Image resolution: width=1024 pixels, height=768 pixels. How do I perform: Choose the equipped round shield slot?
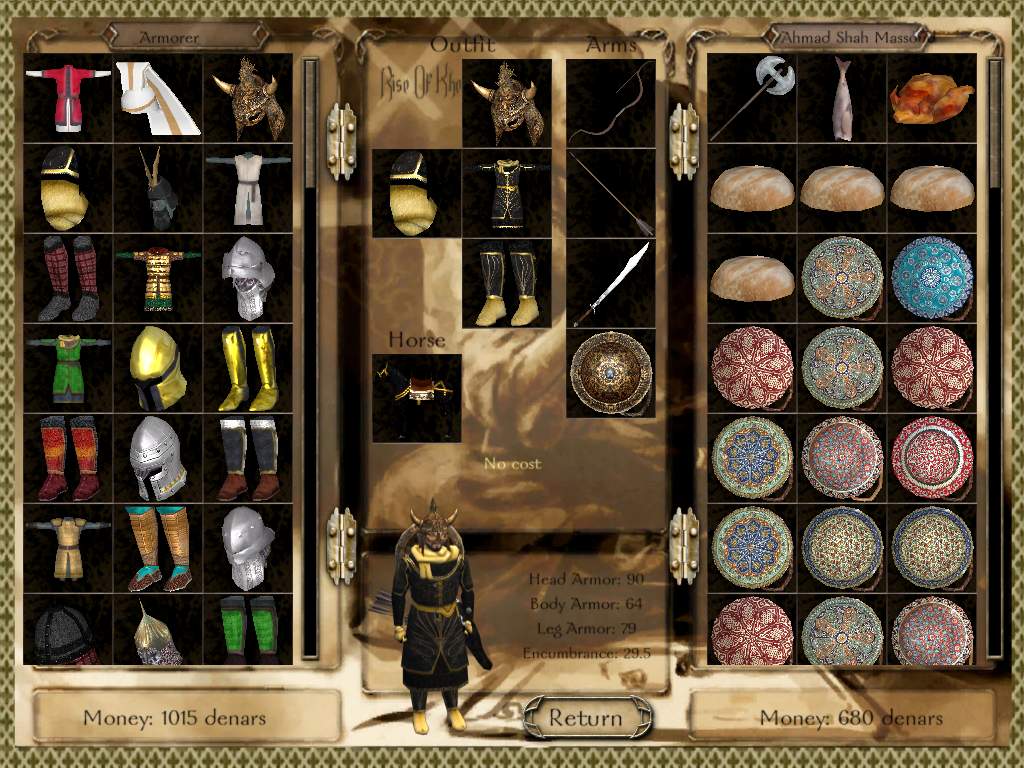click(x=611, y=373)
